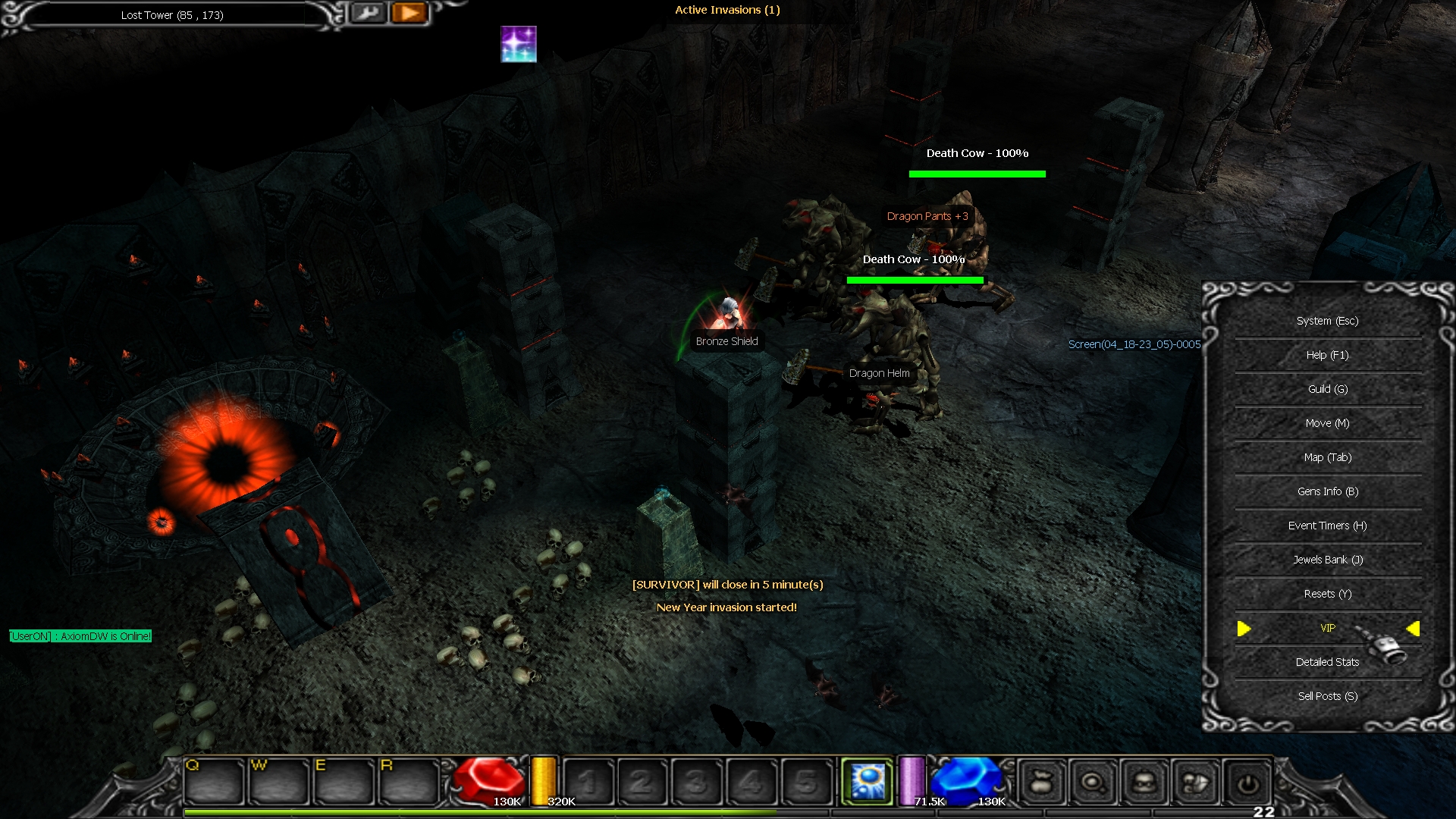Choose the highlighted VIP entry

click(1327, 628)
